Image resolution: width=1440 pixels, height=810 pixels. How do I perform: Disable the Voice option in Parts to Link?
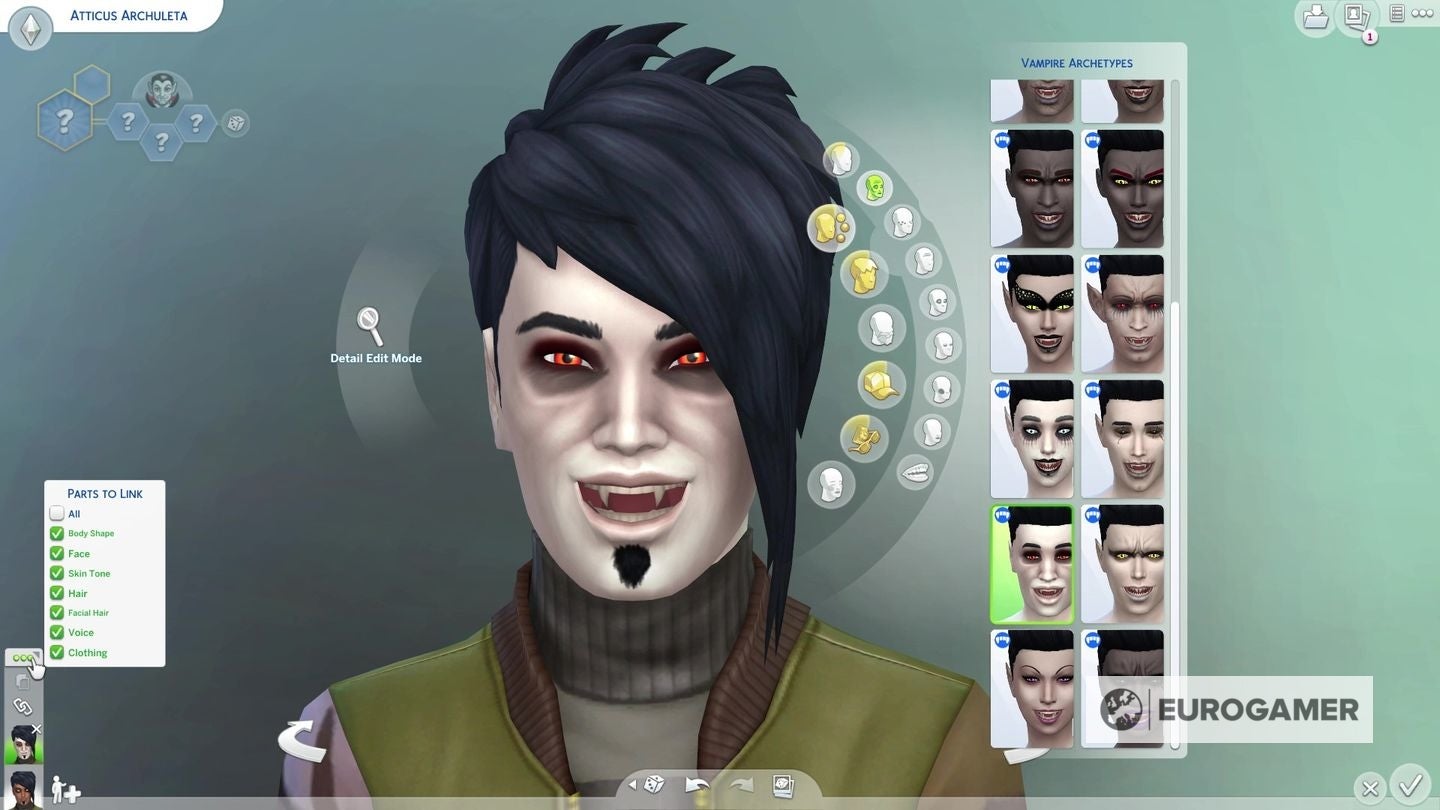point(57,632)
